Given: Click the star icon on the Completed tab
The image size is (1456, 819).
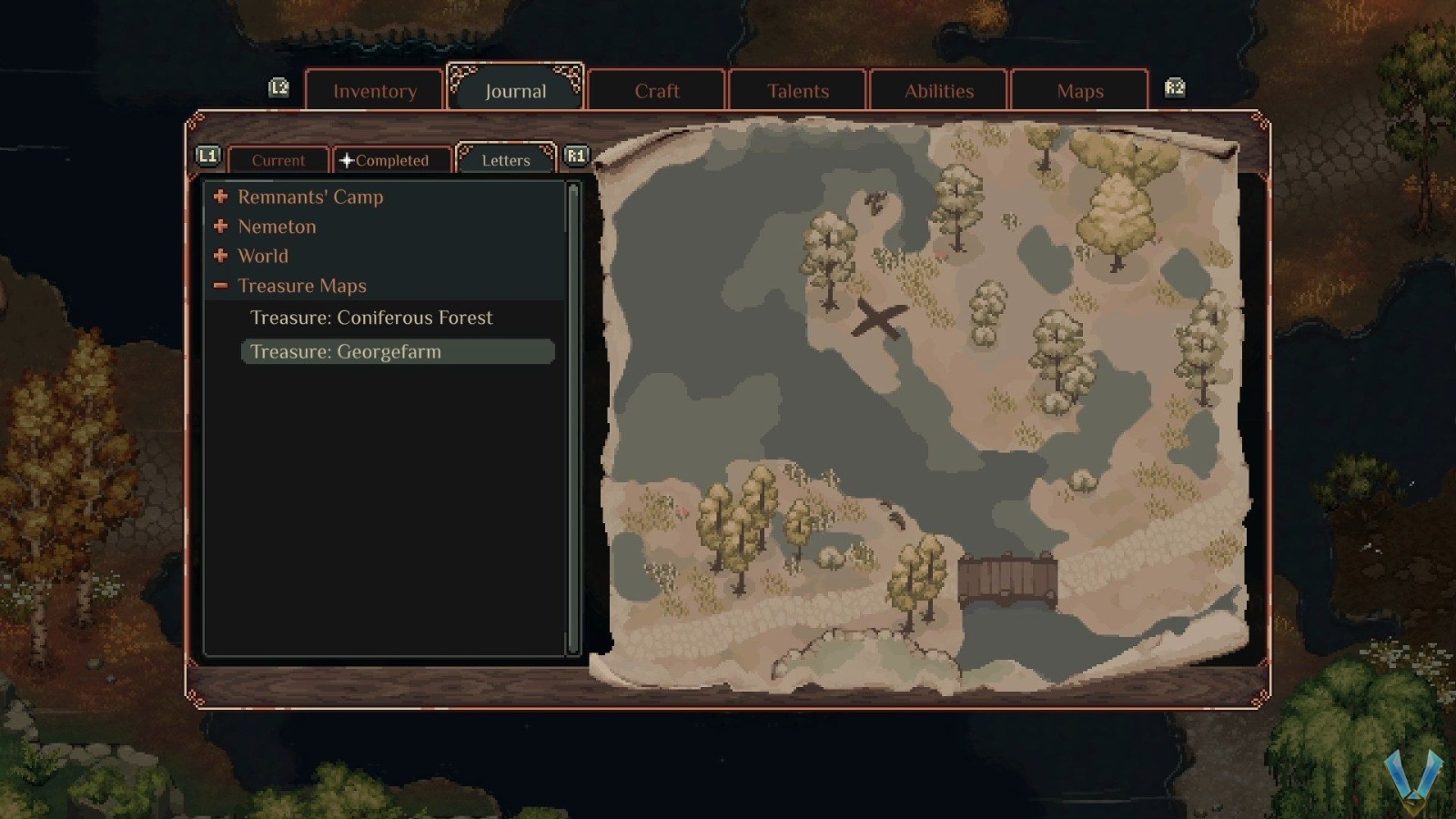Looking at the screenshot, I should point(346,160).
